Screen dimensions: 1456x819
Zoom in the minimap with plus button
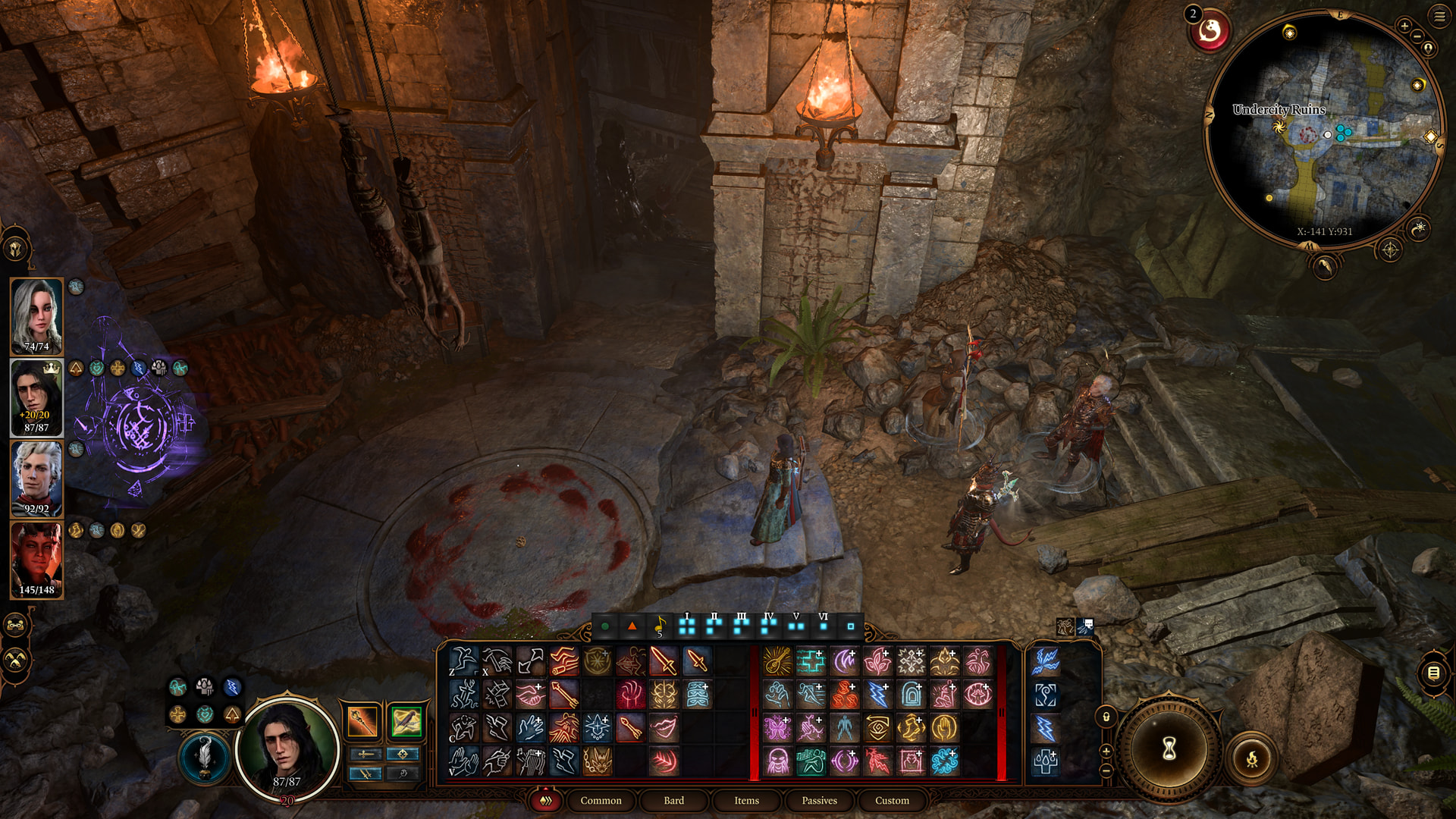tap(1404, 26)
